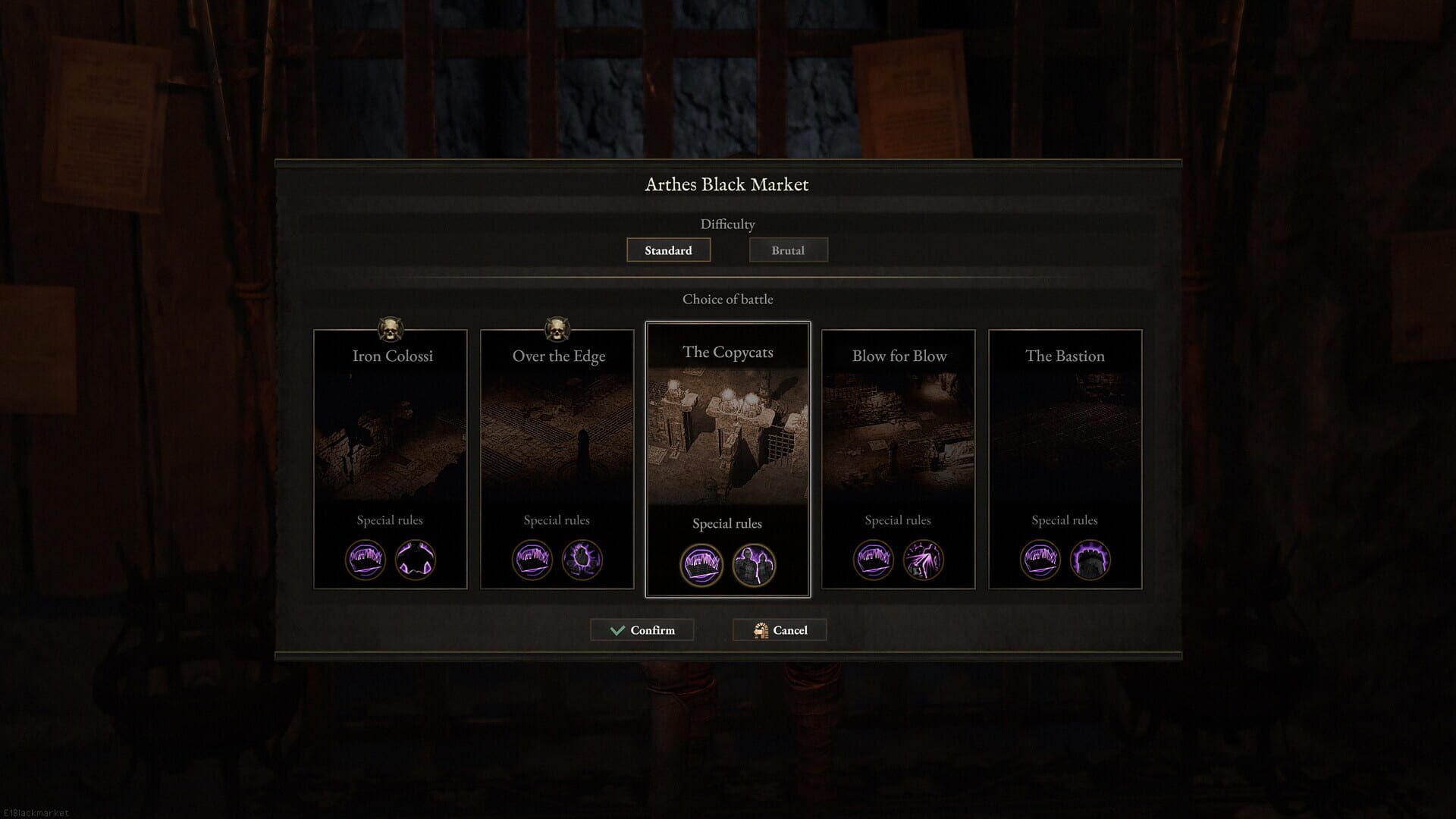Click the hand icon on the Cancel button
Viewport: 1456px width, 819px height.
(x=759, y=629)
